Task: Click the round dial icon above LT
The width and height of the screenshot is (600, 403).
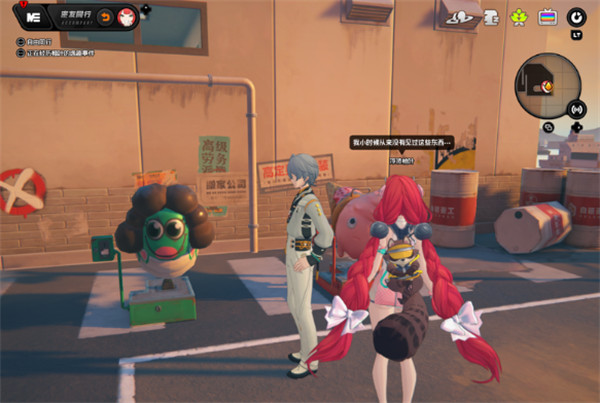Action: pos(576,17)
